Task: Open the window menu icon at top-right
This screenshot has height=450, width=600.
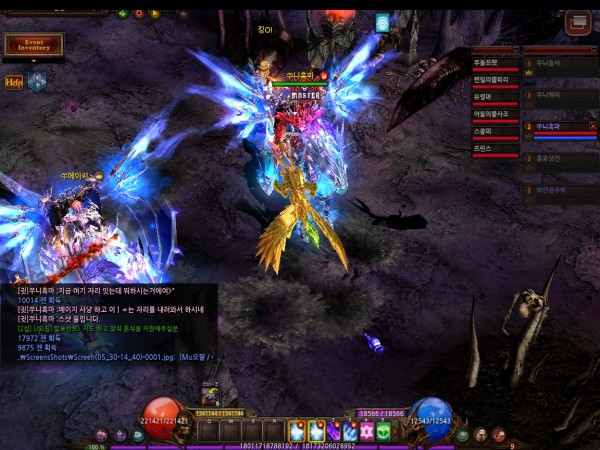Action: [577, 22]
